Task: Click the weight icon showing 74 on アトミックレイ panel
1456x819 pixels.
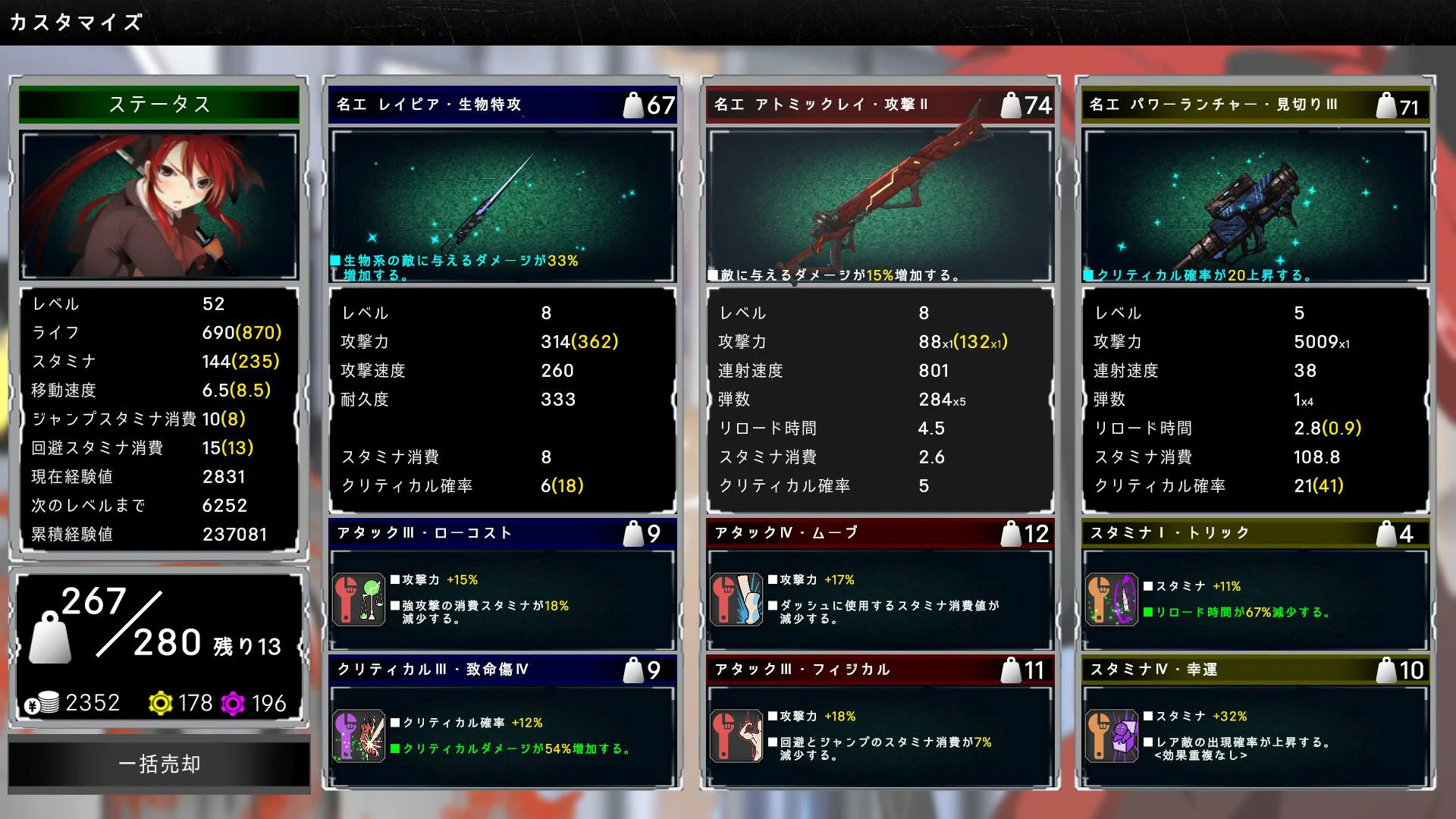Action: click(1012, 105)
